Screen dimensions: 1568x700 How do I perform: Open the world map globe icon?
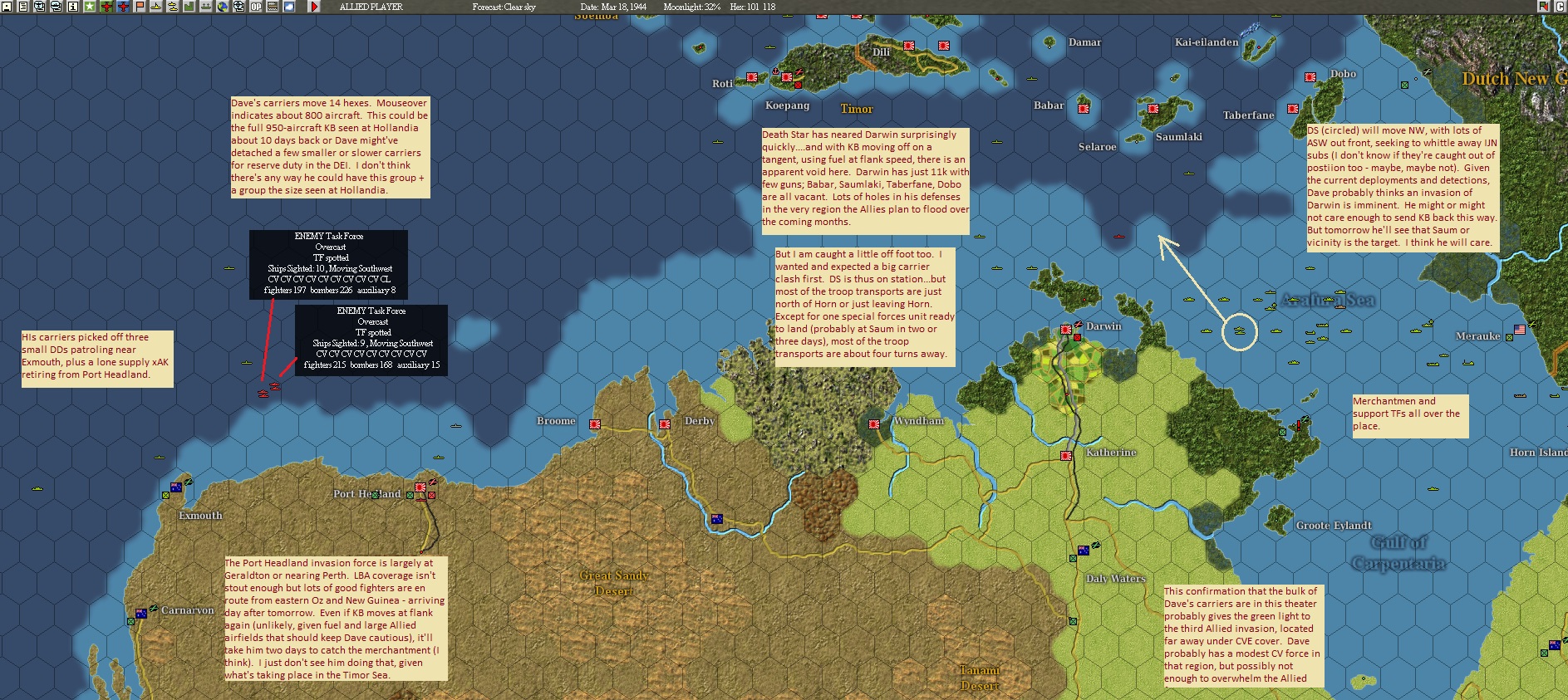pos(221,6)
